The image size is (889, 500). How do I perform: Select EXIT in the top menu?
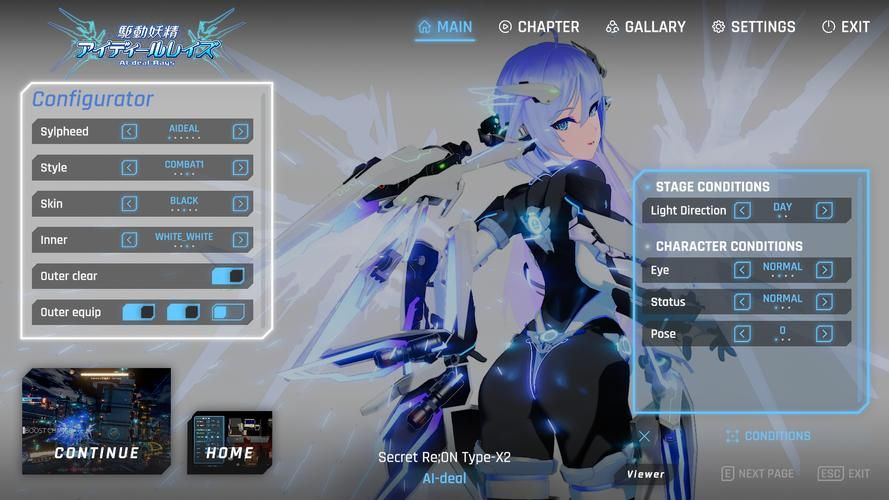845,27
